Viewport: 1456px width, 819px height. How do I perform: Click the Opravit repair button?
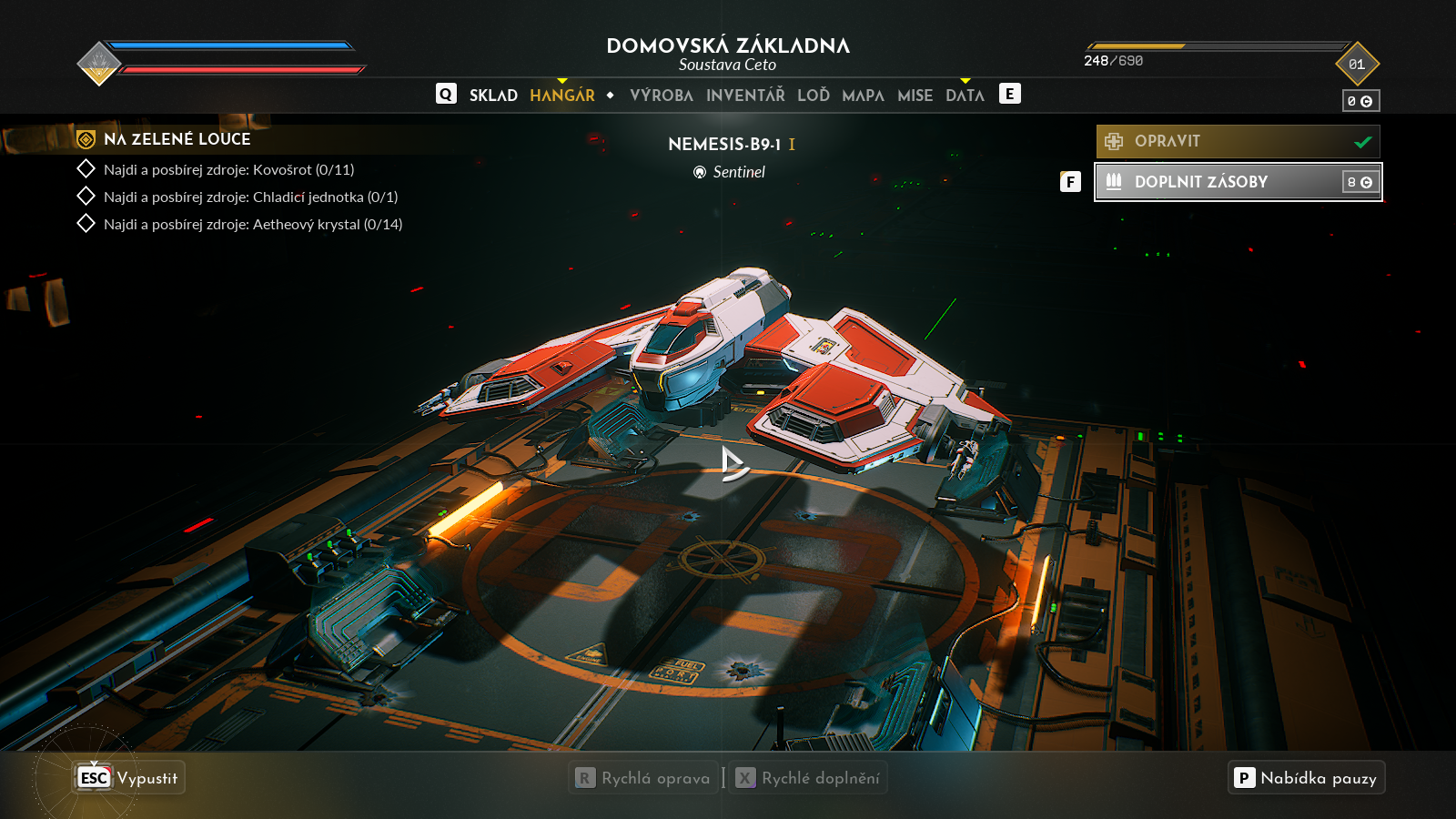coord(1238,142)
